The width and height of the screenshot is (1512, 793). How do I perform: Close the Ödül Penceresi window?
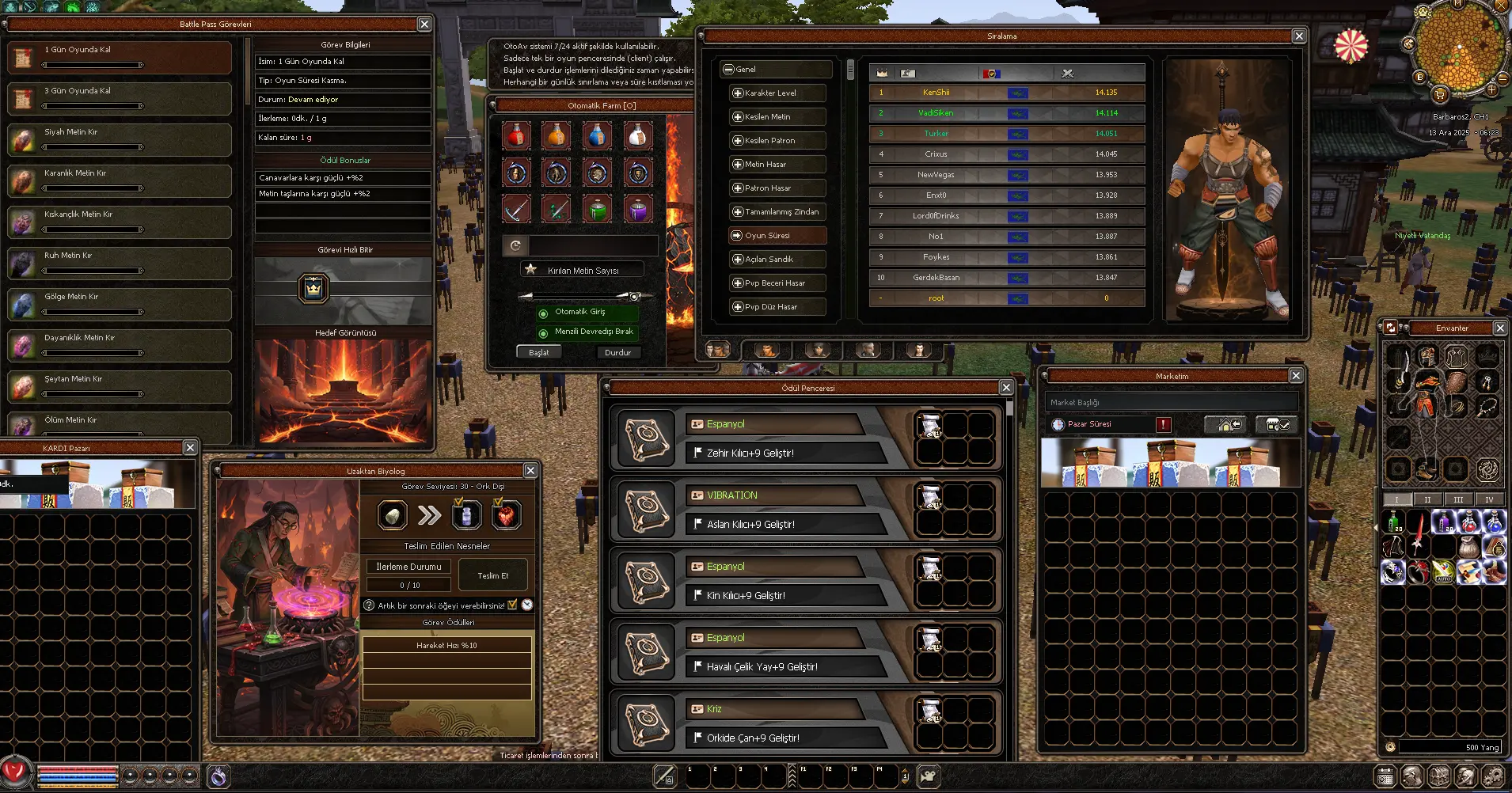point(1006,388)
